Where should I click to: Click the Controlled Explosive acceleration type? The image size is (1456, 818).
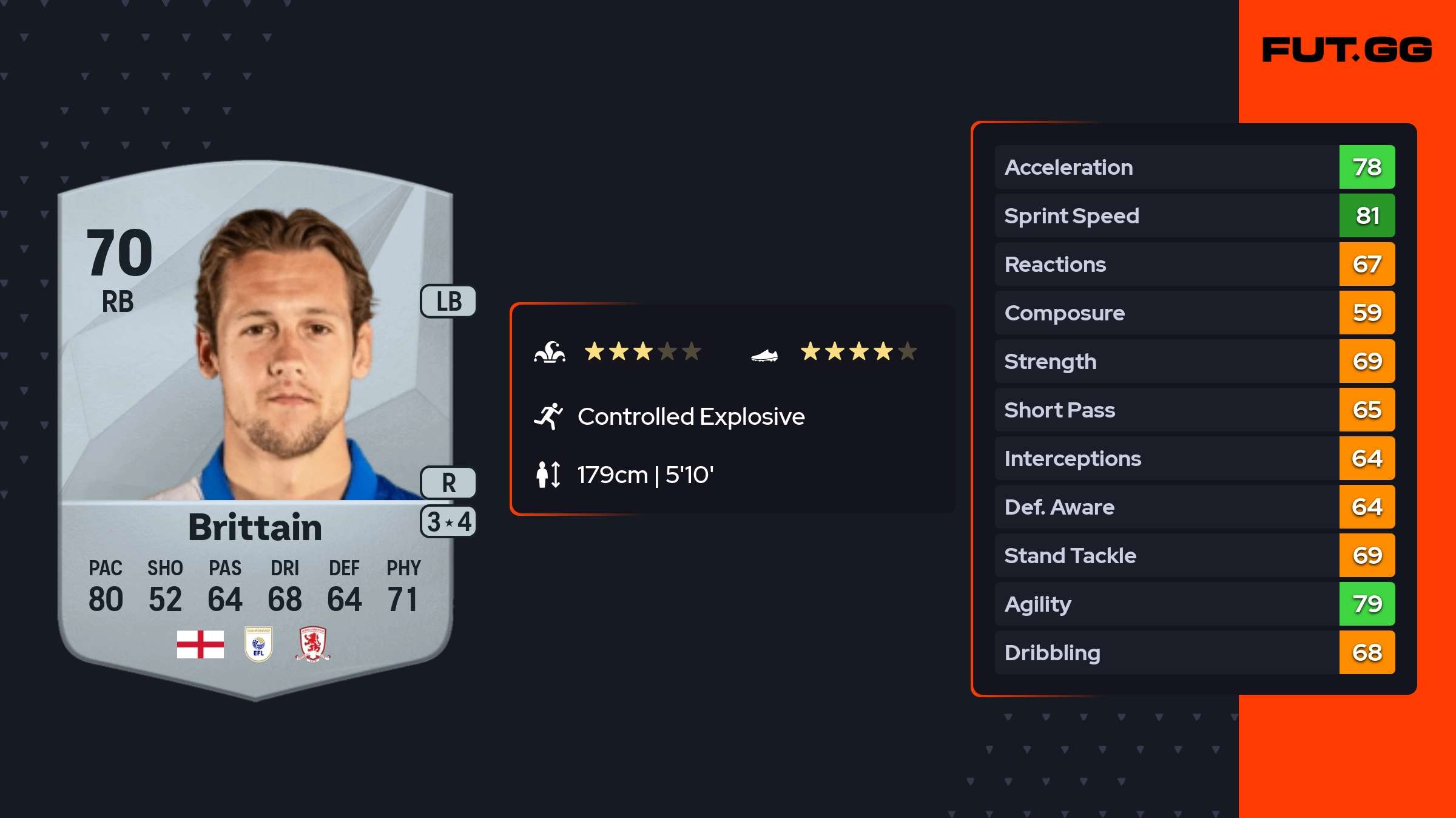point(690,416)
